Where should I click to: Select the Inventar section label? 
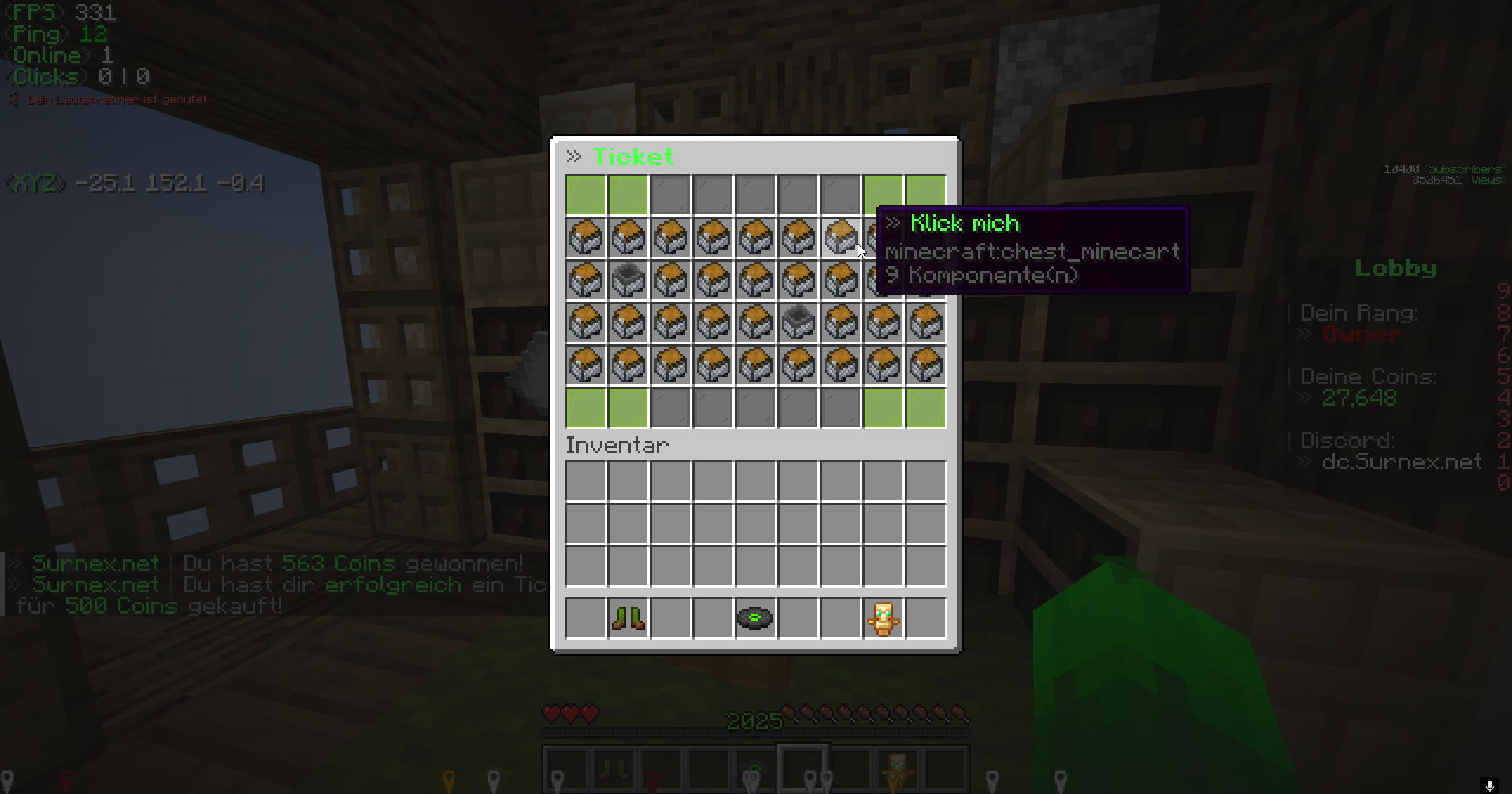617,445
